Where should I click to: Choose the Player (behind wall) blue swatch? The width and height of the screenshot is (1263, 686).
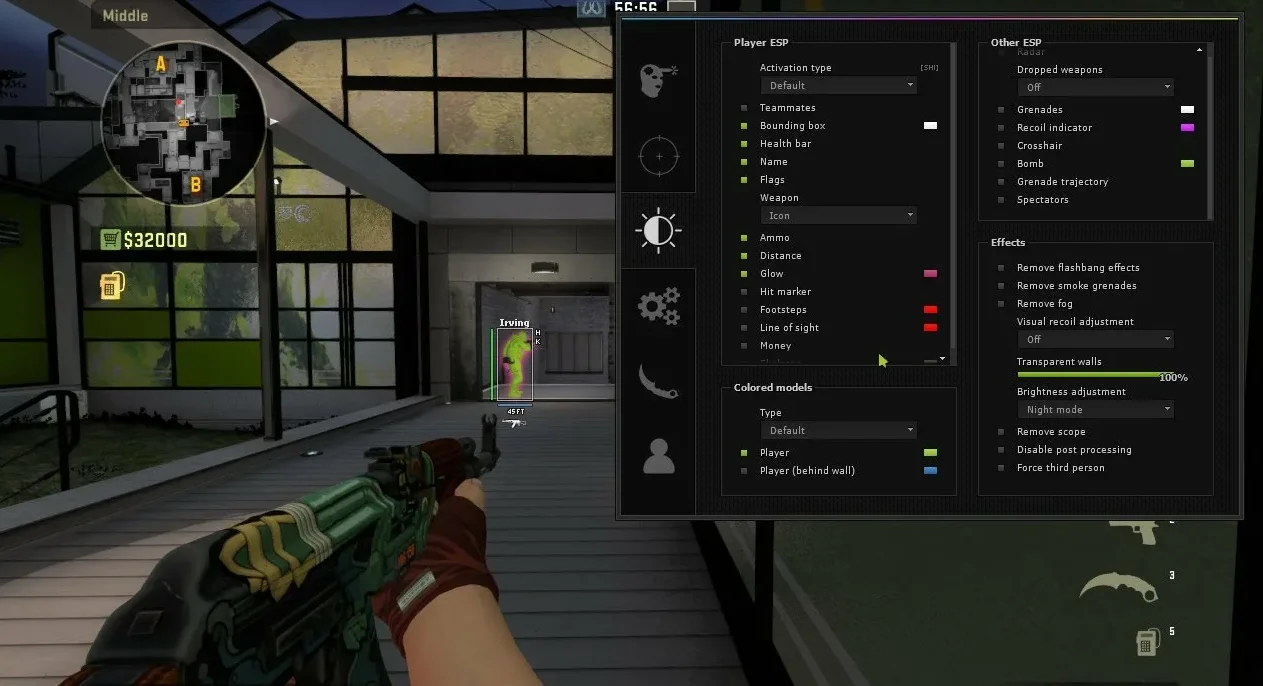(930, 471)
